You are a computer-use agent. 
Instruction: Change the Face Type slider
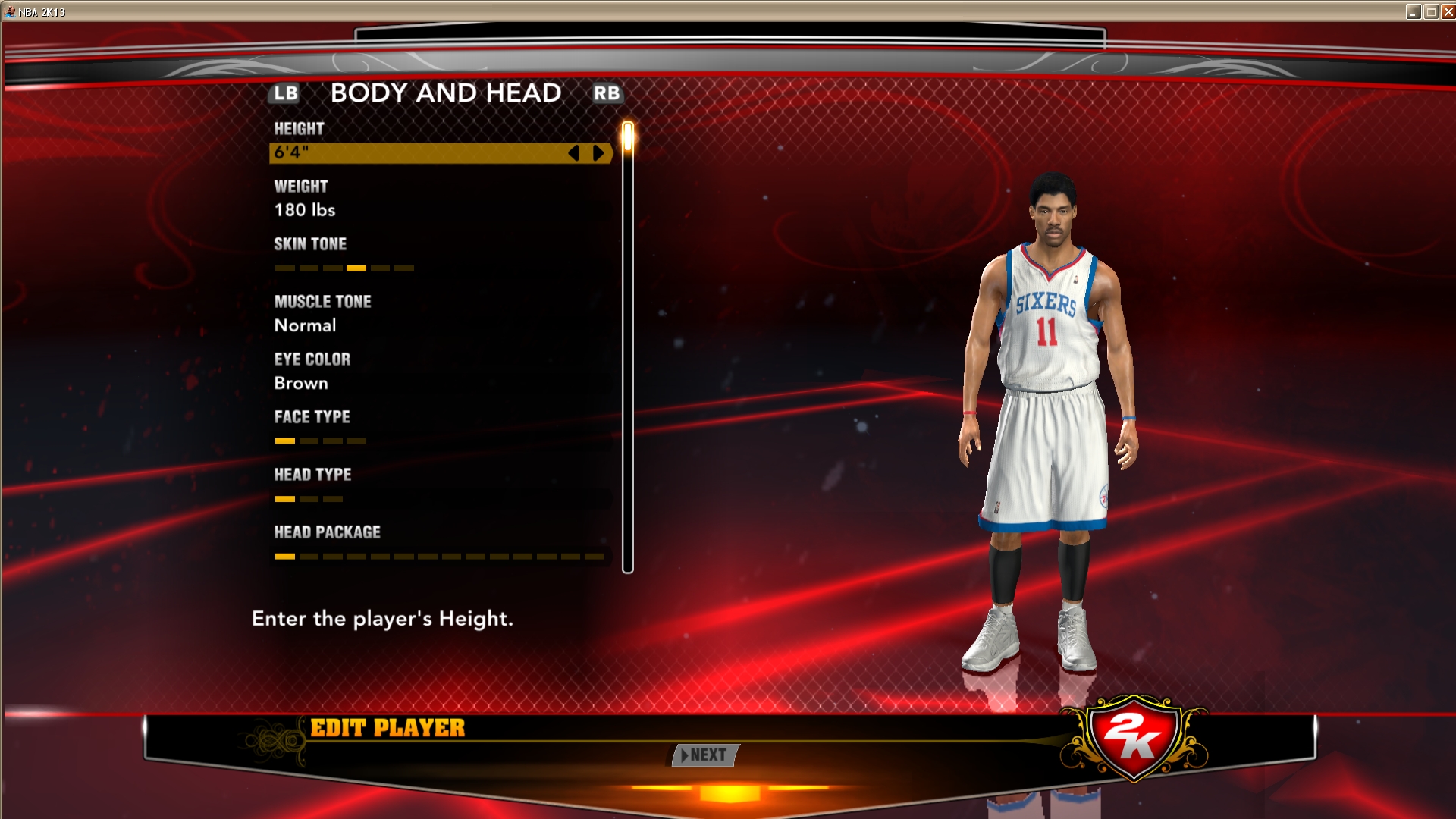point(320,441)
